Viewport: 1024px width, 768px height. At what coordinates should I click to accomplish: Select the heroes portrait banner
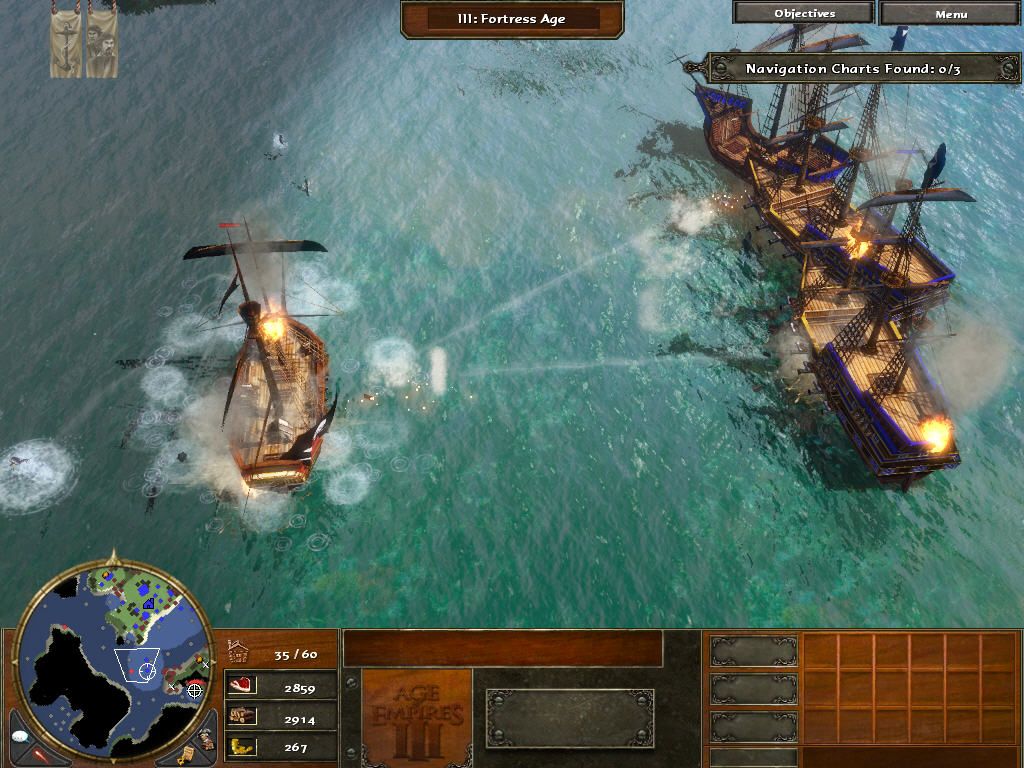102,46
